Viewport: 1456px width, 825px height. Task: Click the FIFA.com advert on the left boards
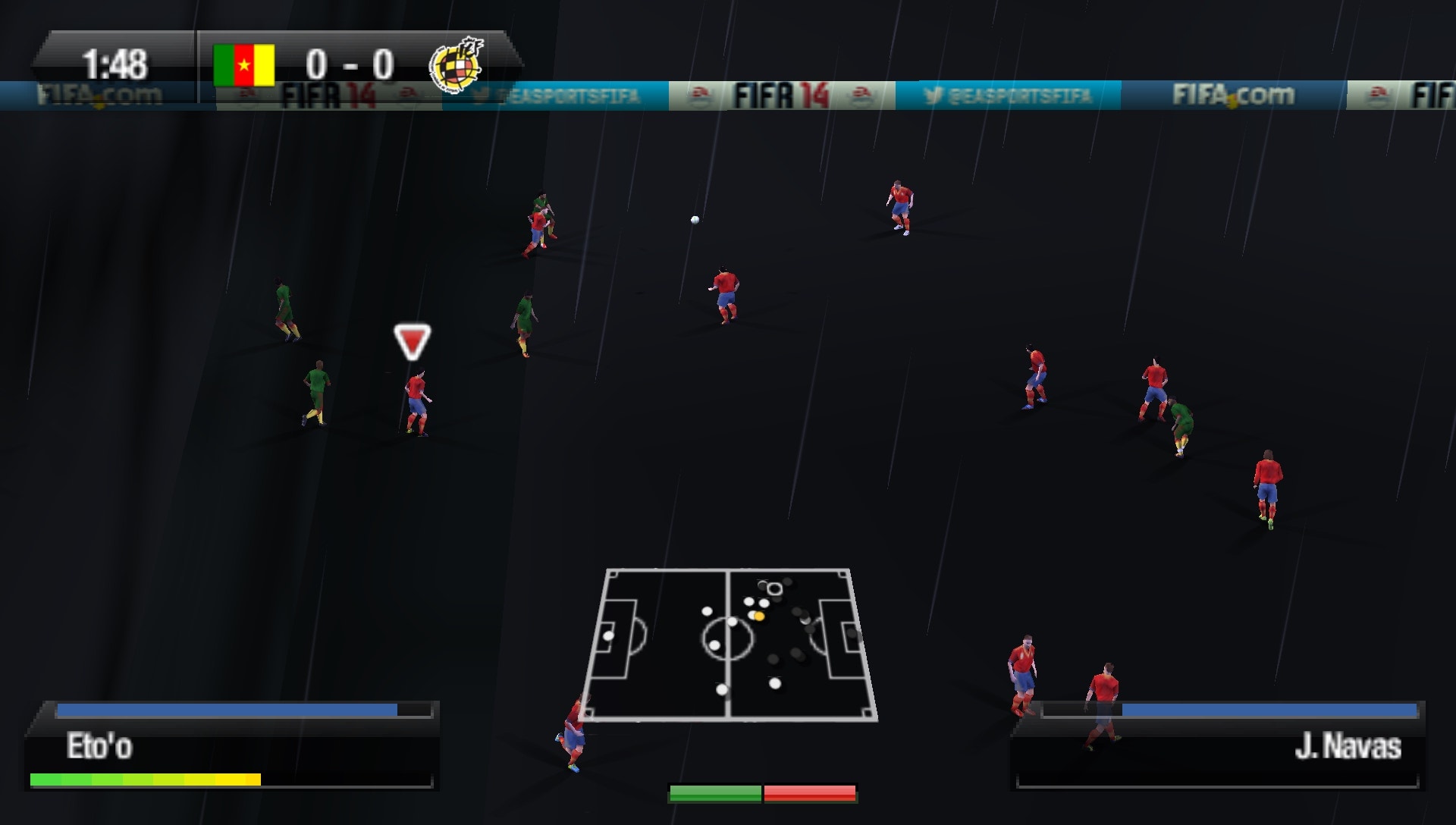pos(99,93)
